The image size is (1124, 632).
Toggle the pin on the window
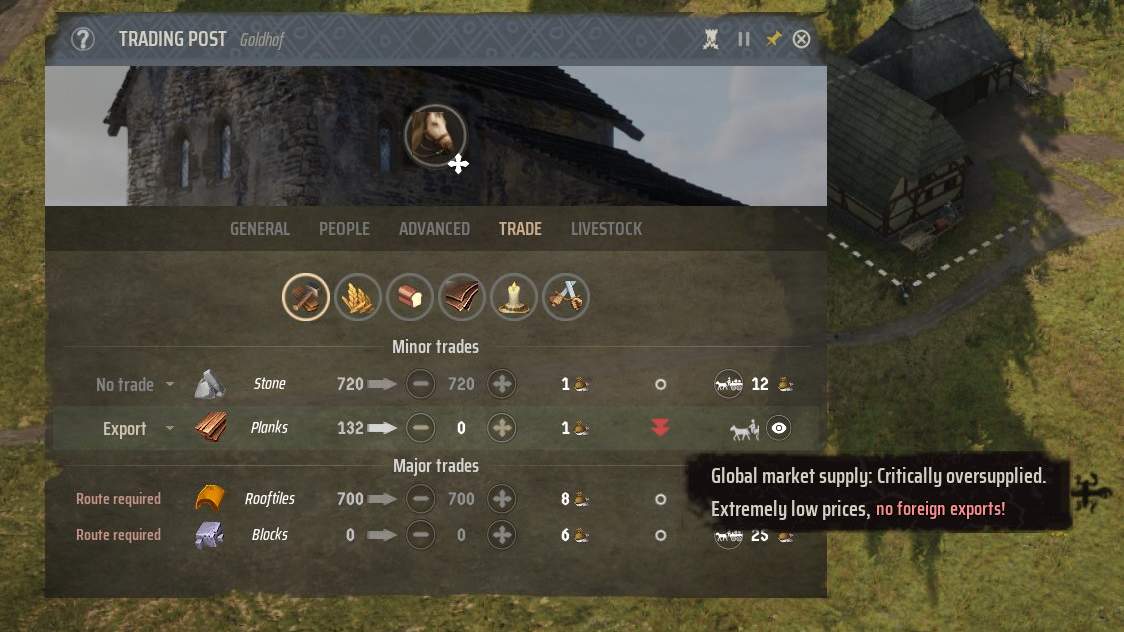pyautogui.click(x=773, y=39)
